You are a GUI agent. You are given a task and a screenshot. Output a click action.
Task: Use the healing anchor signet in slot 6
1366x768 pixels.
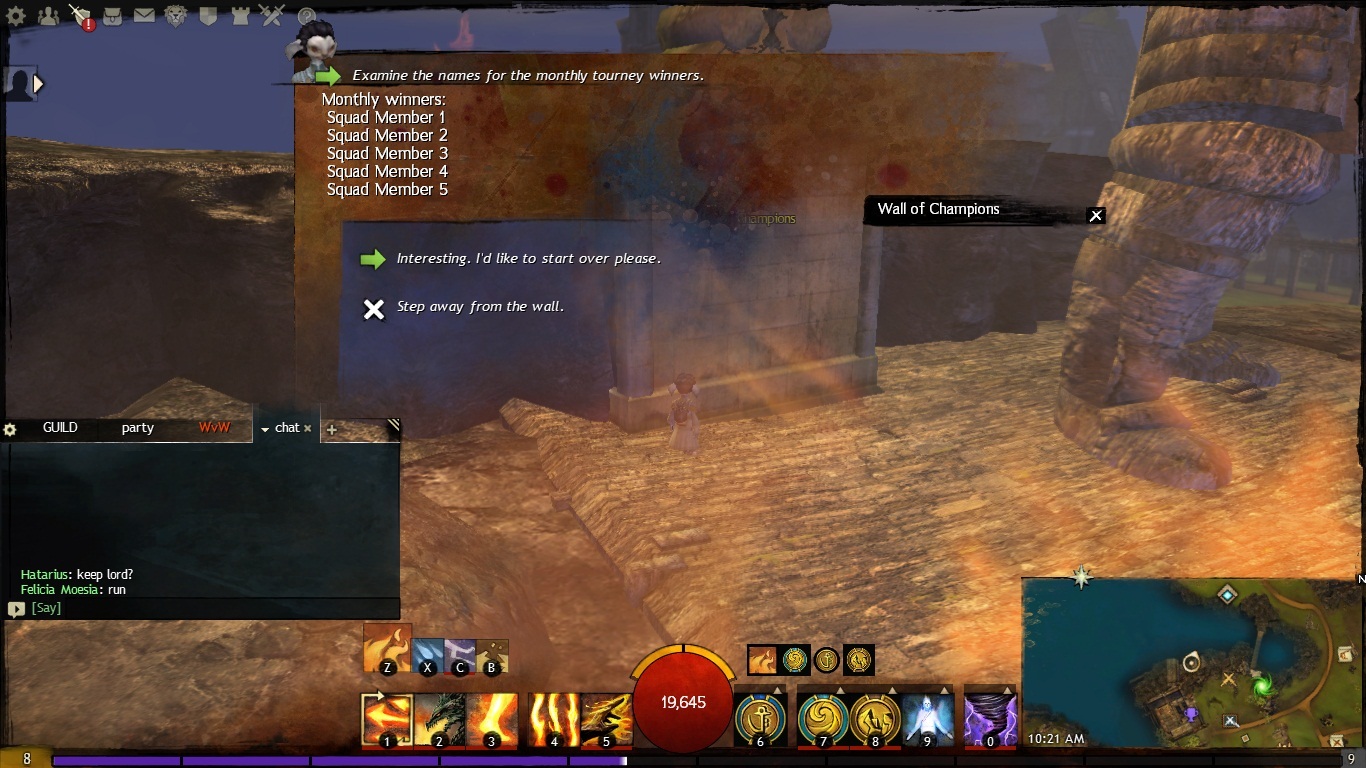760,718
